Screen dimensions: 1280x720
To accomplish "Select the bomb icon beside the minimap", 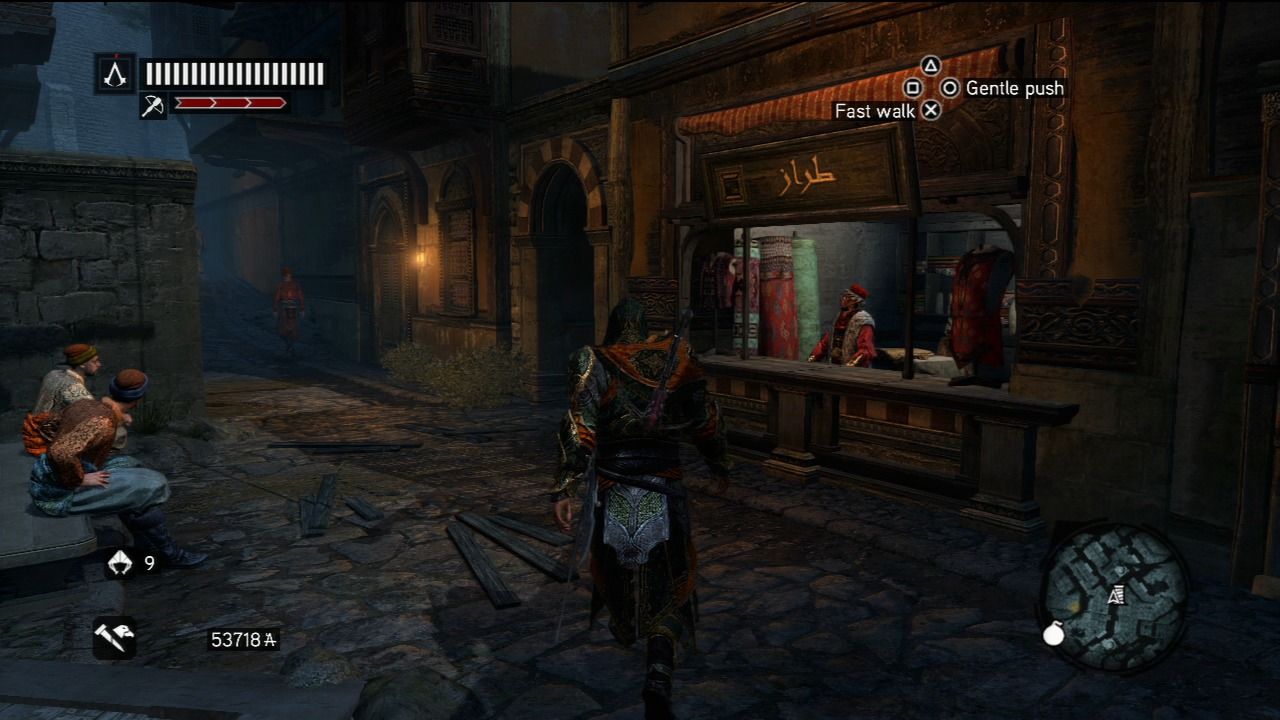I will tap(1053, 634).
